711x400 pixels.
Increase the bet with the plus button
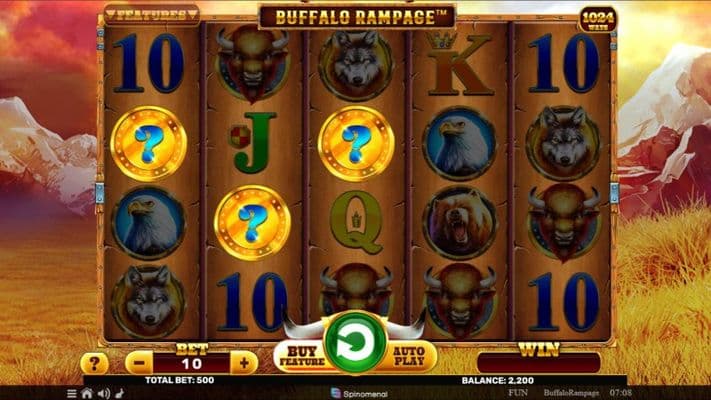241,362
